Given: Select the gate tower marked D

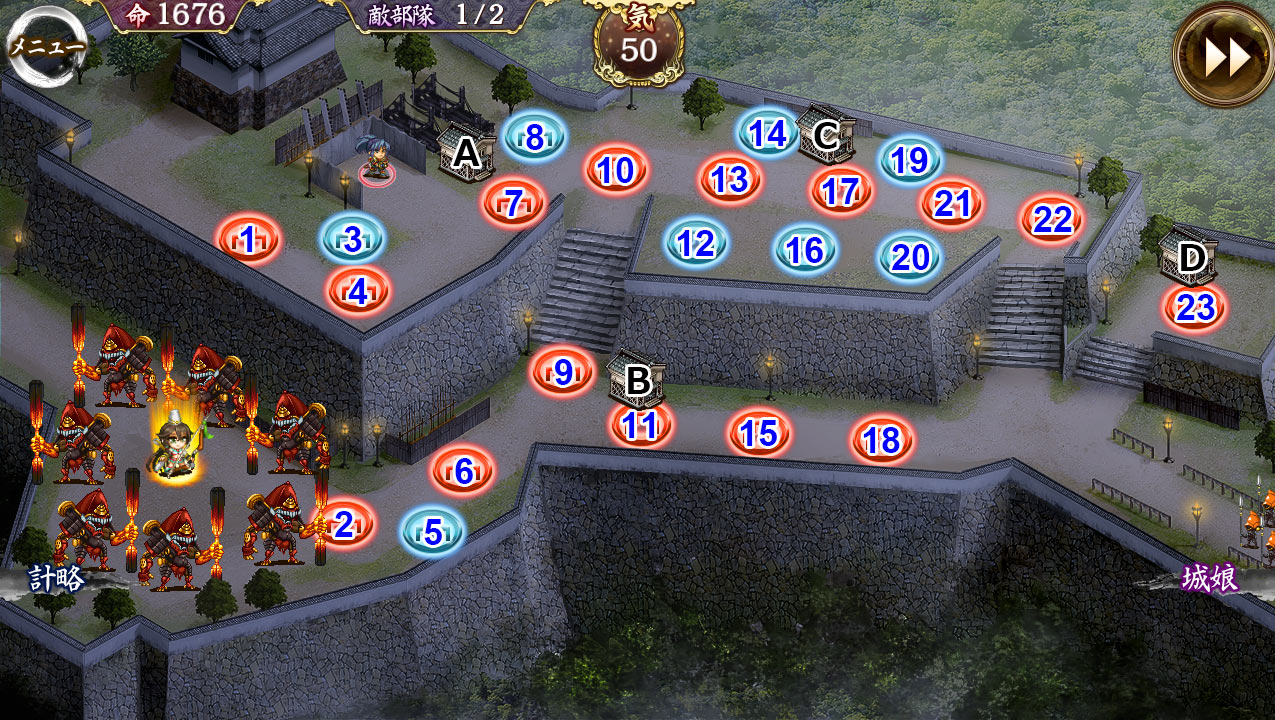Looking at the screenshot, I should tap(1190, 258).
